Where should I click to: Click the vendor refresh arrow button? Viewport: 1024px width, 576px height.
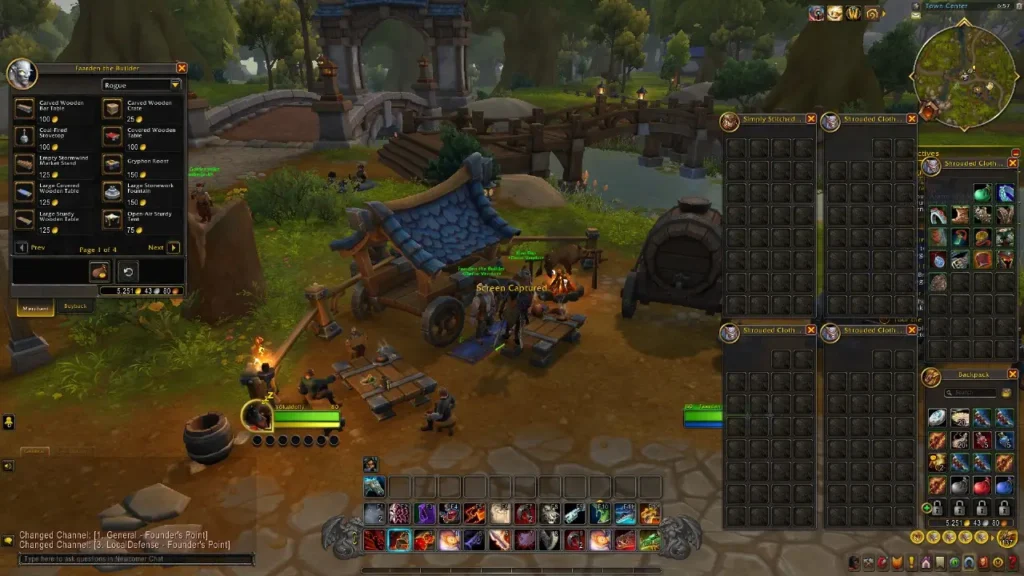point(128,271)
